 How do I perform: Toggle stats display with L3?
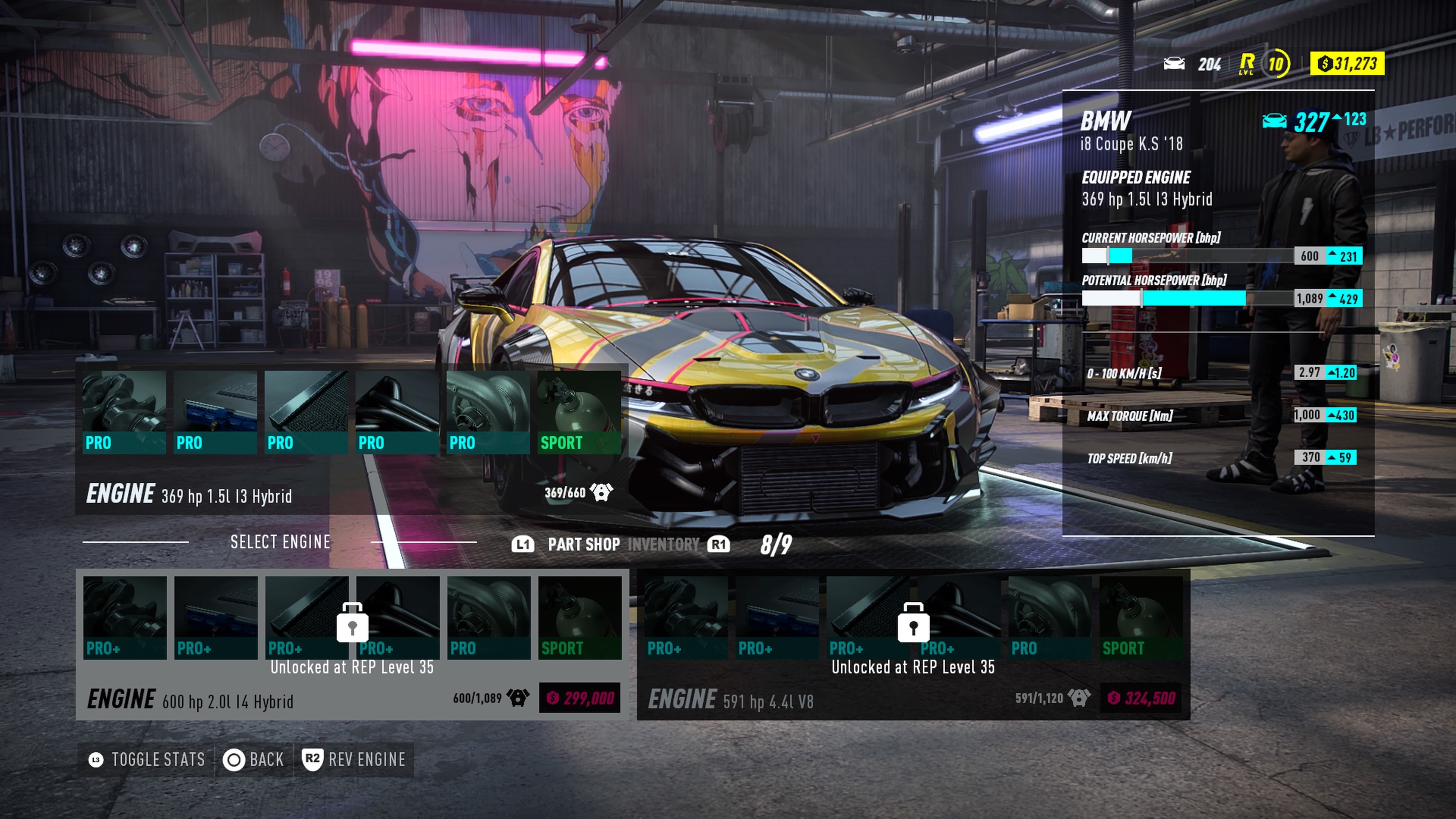click(147, 759)
